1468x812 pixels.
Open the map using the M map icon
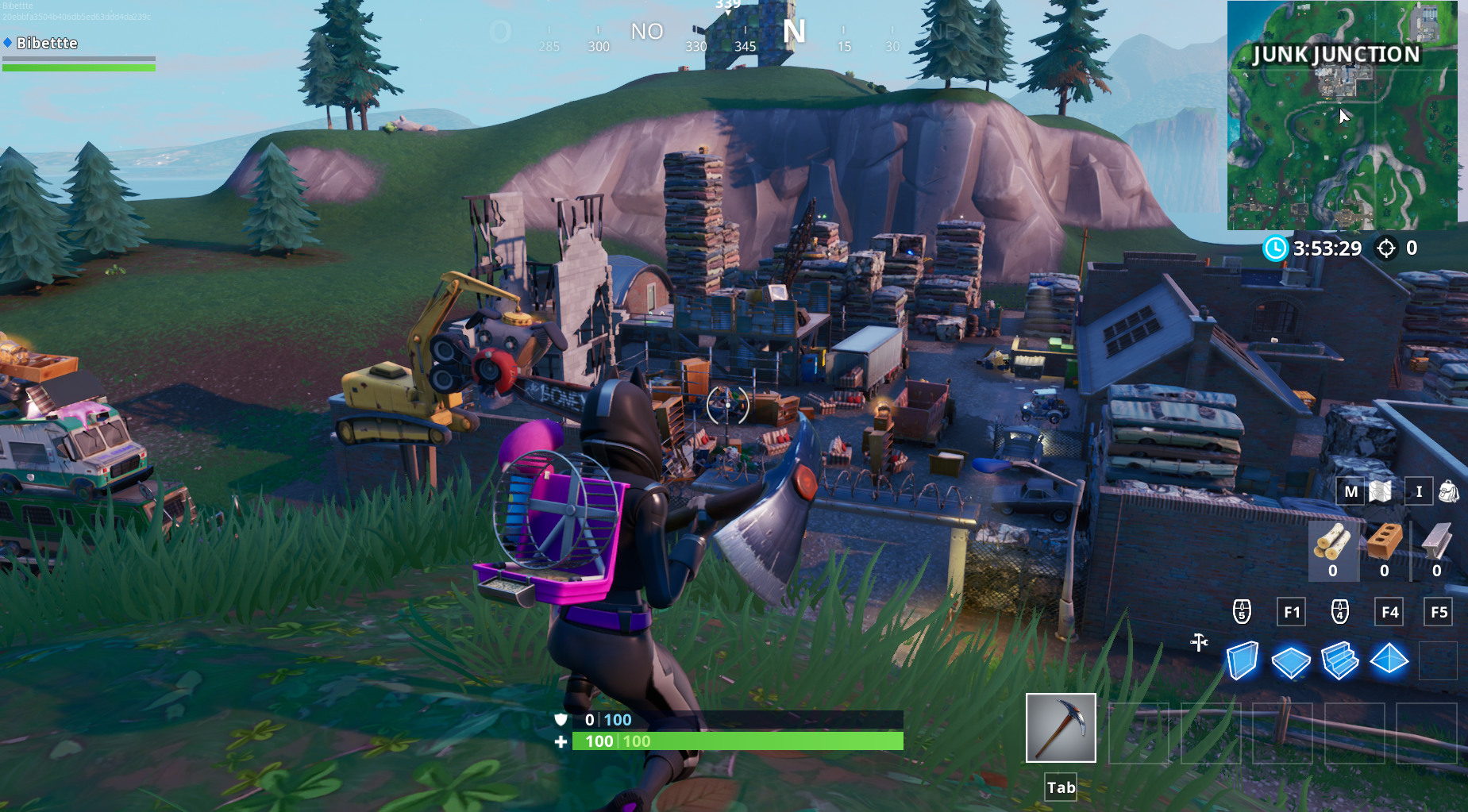pyautogui.click(x=1350, y=491)
